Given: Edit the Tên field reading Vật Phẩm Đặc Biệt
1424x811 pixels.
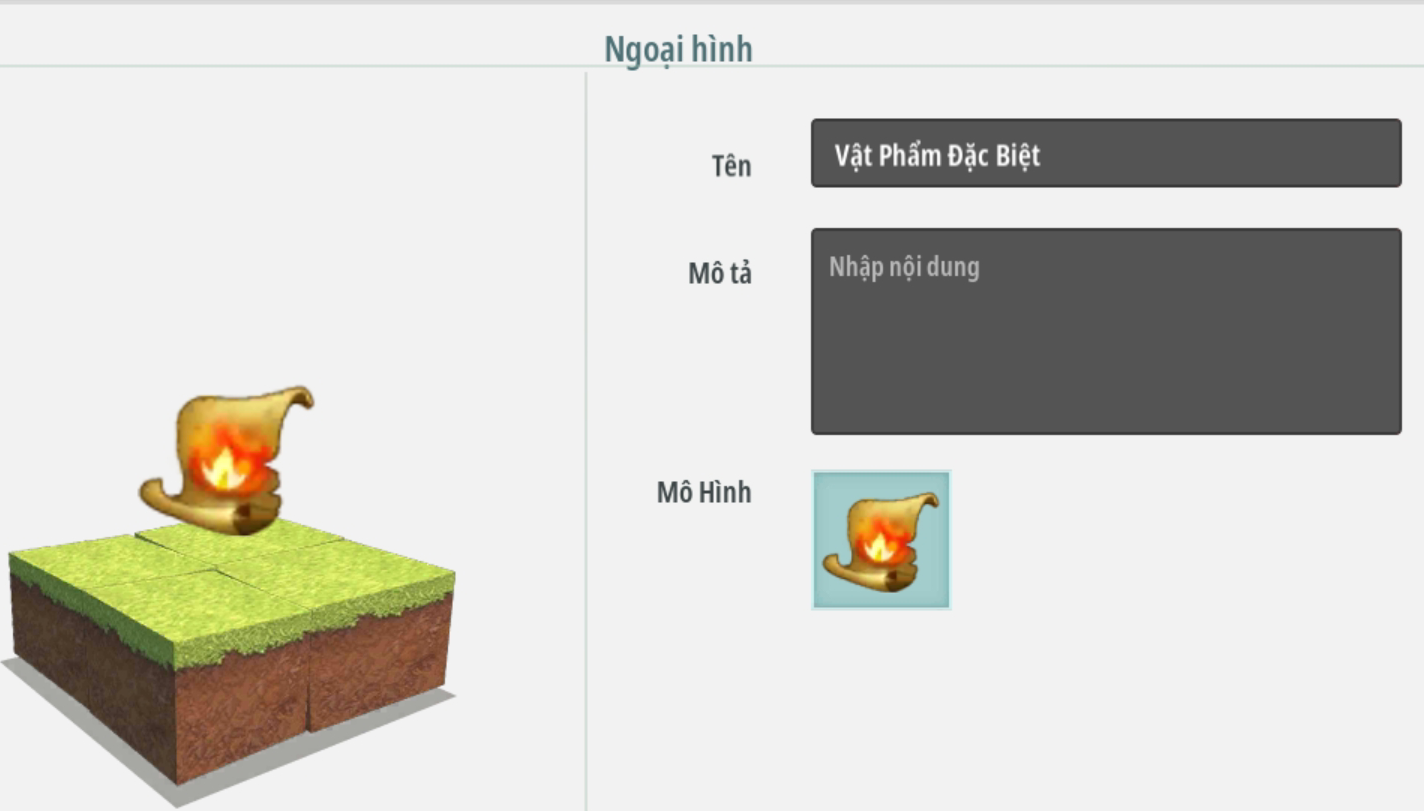Looking at the screenshot, I should (x=1105, y=154).
